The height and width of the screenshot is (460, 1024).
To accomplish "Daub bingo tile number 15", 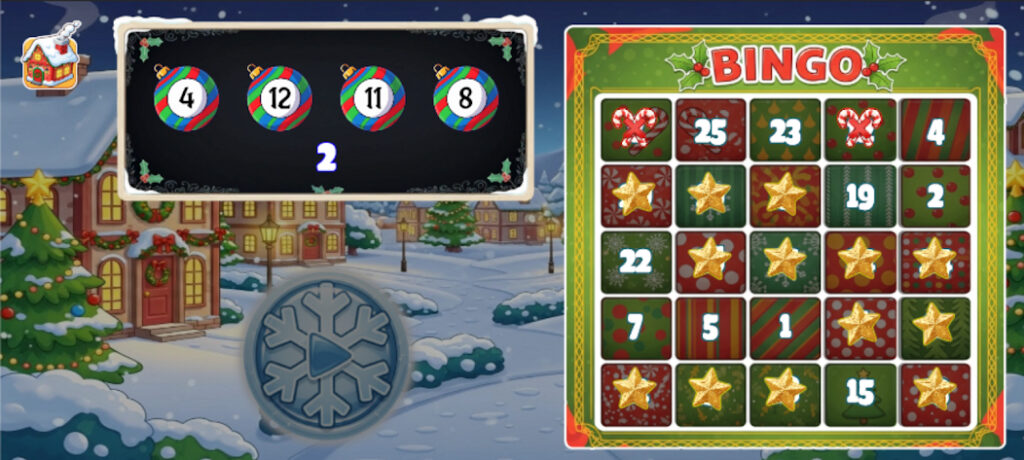I will (x=859, y=393).
